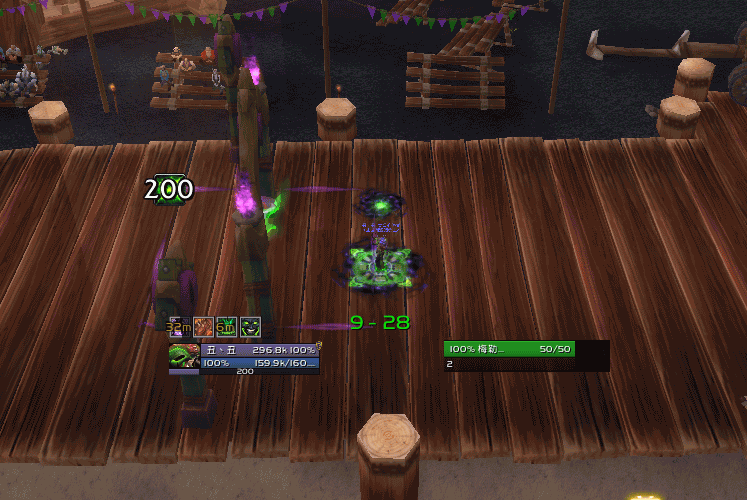747x500 pixels.
Task: Click the player portrait on the unit frame
Action: tap(184, 356)
